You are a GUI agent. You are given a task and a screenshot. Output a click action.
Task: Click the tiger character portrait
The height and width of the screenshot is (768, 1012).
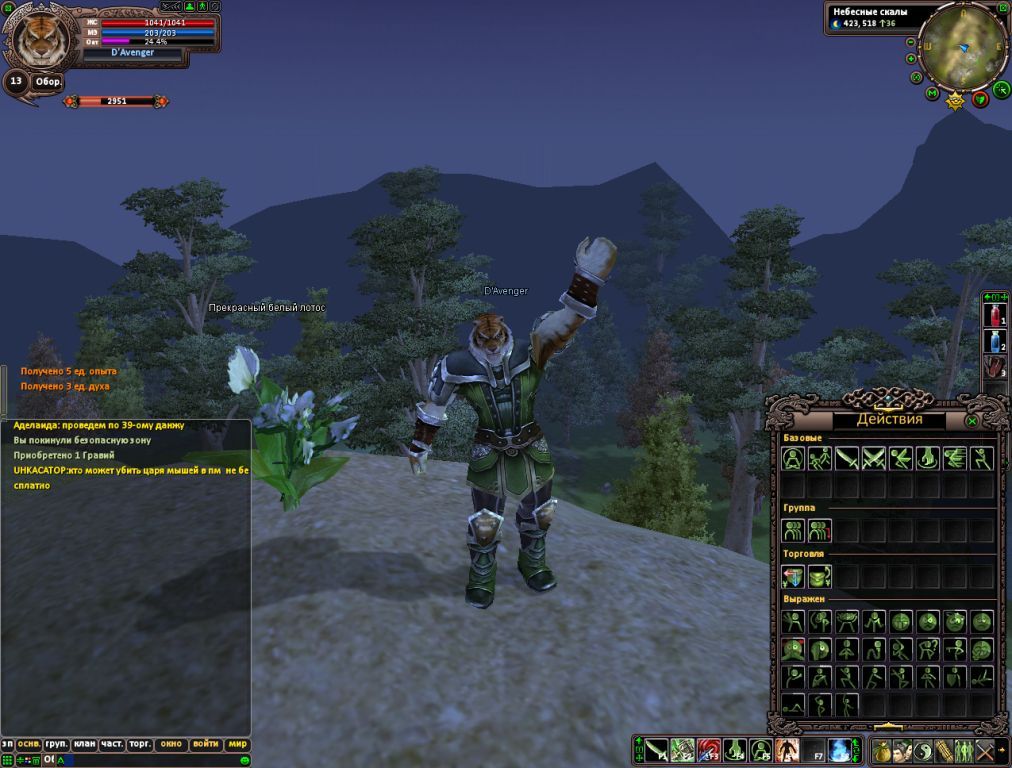[x=41, y=40]
